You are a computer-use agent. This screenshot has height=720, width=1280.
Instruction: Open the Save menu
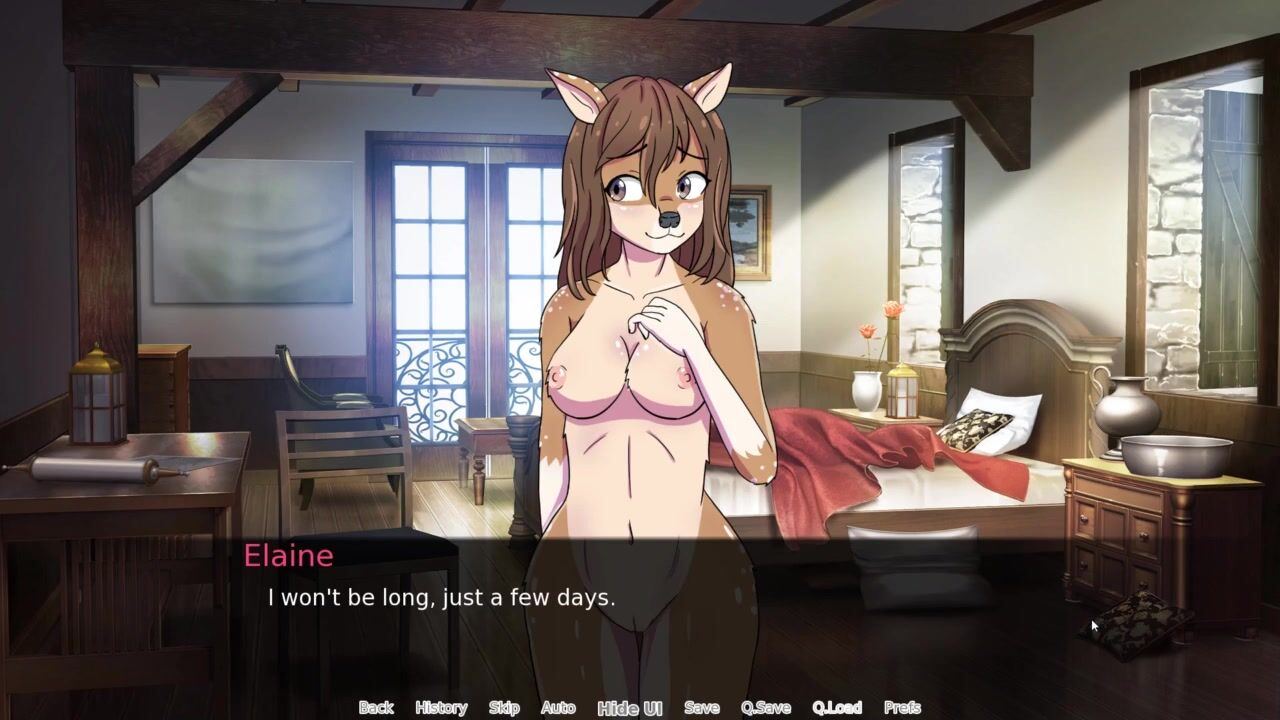(702, 708)
